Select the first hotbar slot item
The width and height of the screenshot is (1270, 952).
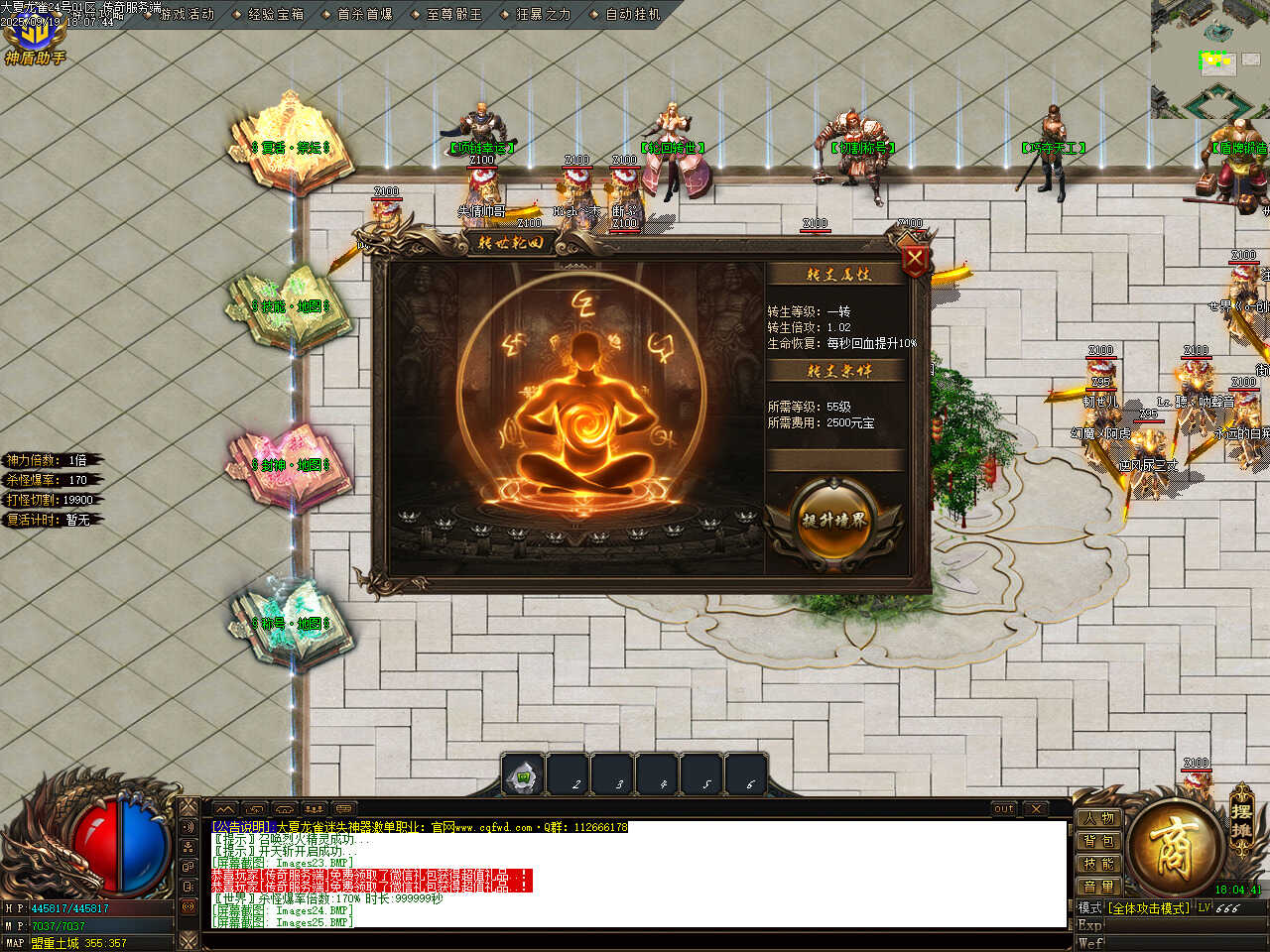[x=523, y=776]
